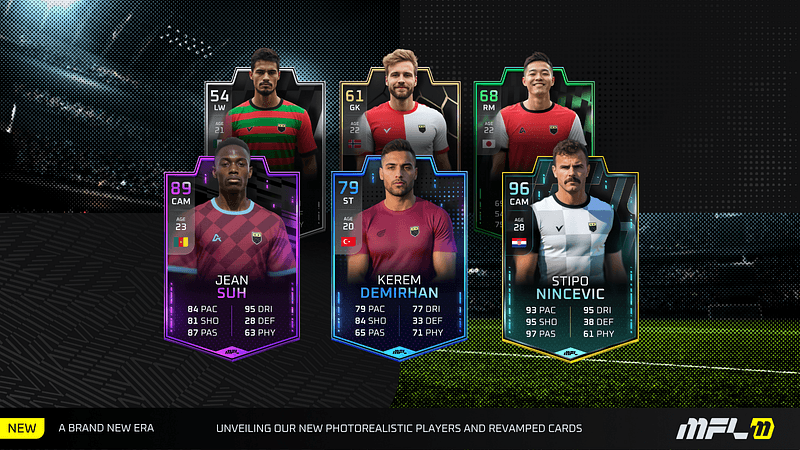Screen dimensions: 800x450
Task: Pick the Stipo Nincevic 96 CAM card
Action: pyautogui.click(x=568, y=260)
